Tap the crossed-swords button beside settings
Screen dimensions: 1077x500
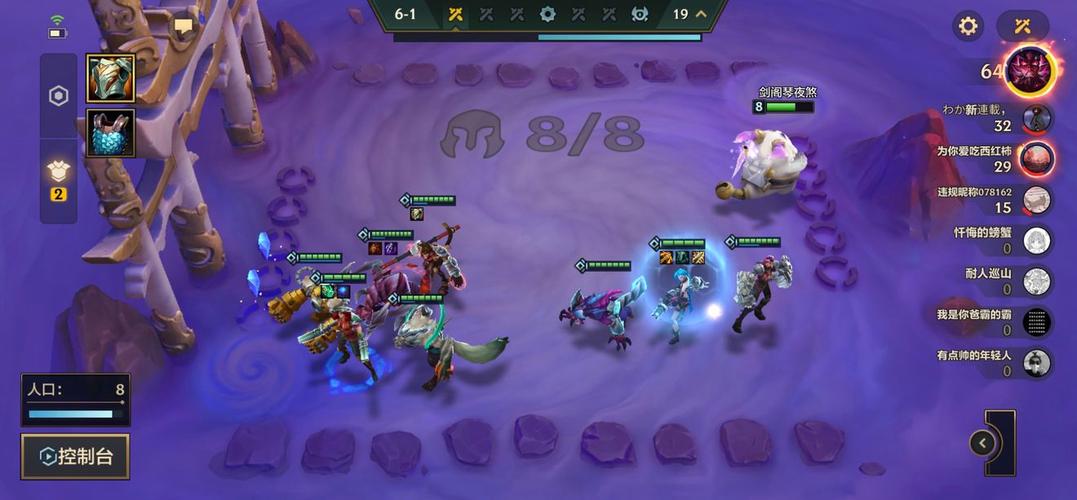click(x=1022, y=26)
